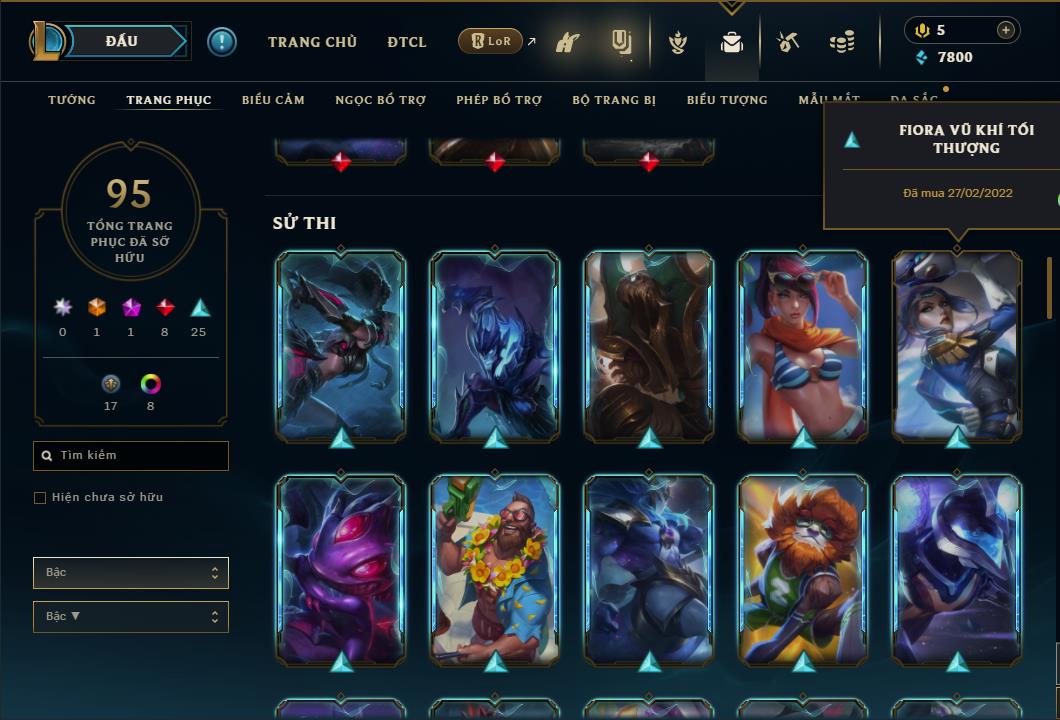This screenshot has height=720, width=1060.
Task: Launch the LoR link button
Action: click(x=490, y=41)
